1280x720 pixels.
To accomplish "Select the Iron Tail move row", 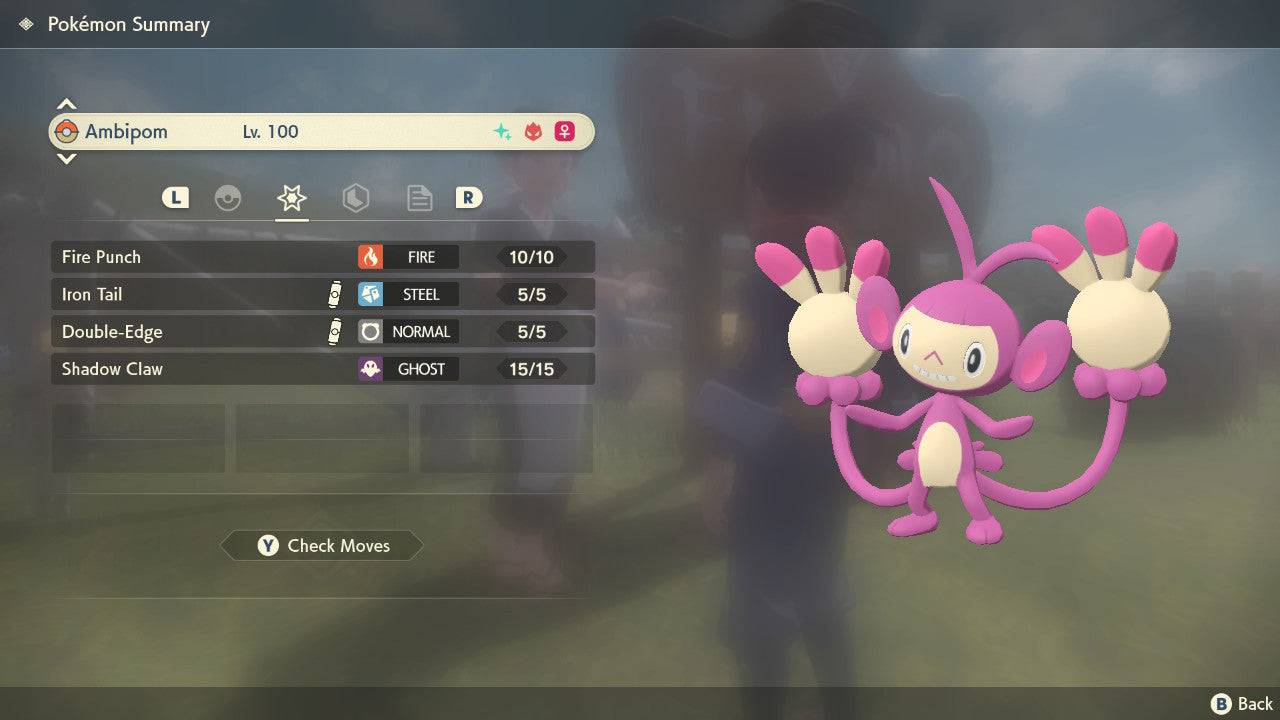I will click(x=322, y=294).
